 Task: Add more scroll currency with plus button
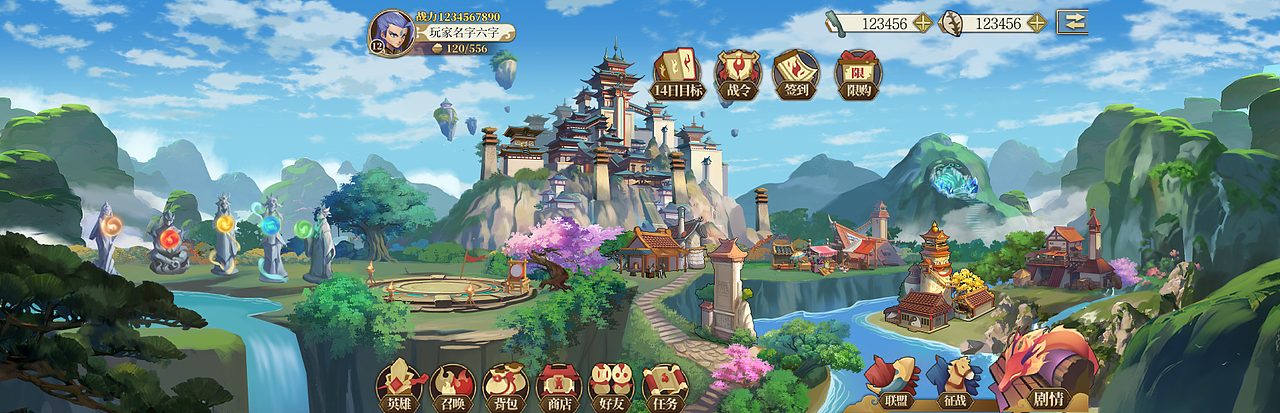[922, 23]
